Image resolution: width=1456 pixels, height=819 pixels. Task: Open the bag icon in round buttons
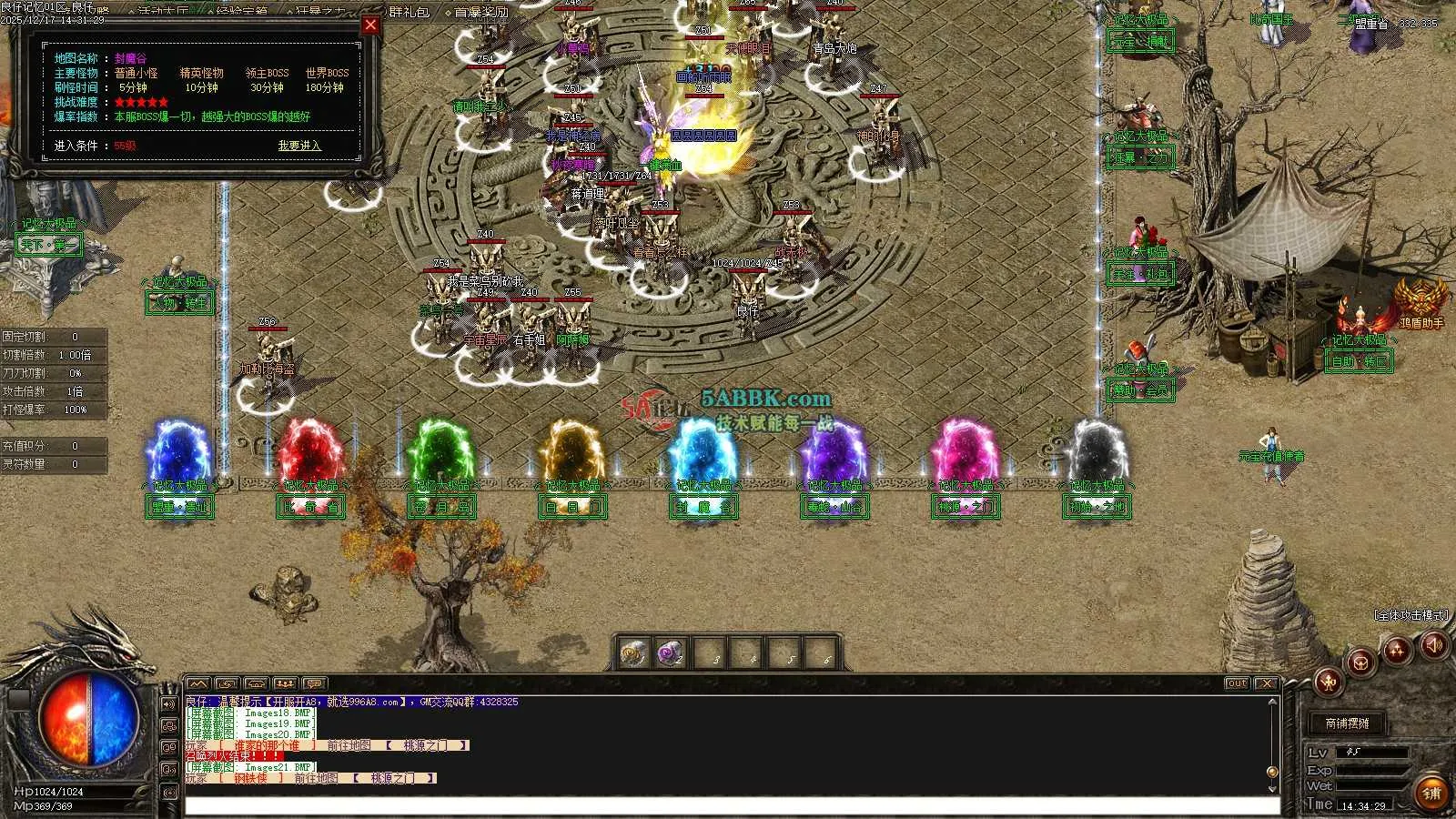[1361, 662]
